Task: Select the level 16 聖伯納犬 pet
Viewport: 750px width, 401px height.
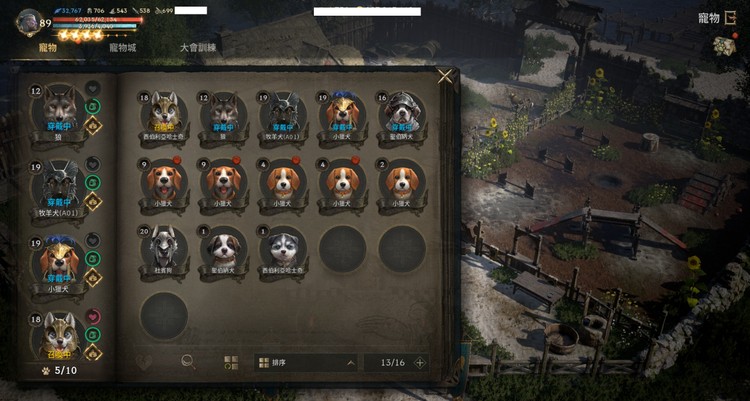Action: point(401,114)
